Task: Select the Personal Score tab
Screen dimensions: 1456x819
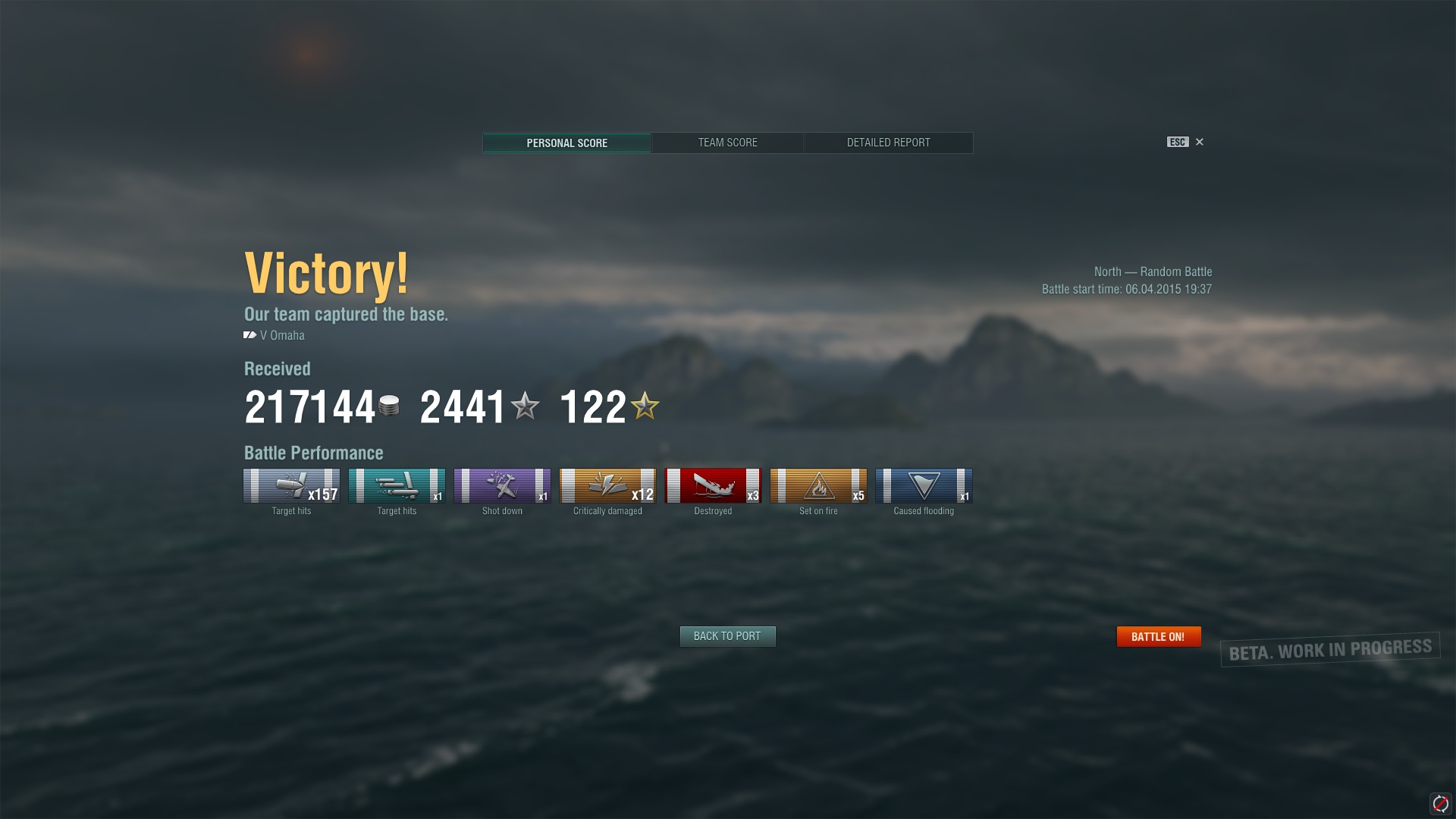Action: [566, 143]
